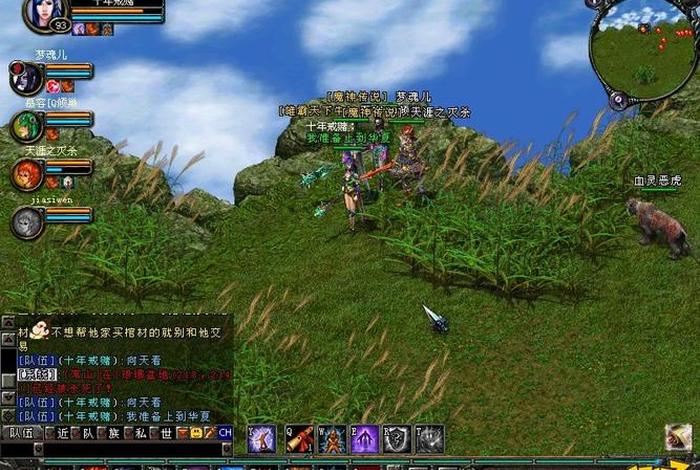This screenshot has height=470, width=700.
Task: Select jiasiwen's grey party portrait
Action: pyautogui.click(x=27, y=222)
